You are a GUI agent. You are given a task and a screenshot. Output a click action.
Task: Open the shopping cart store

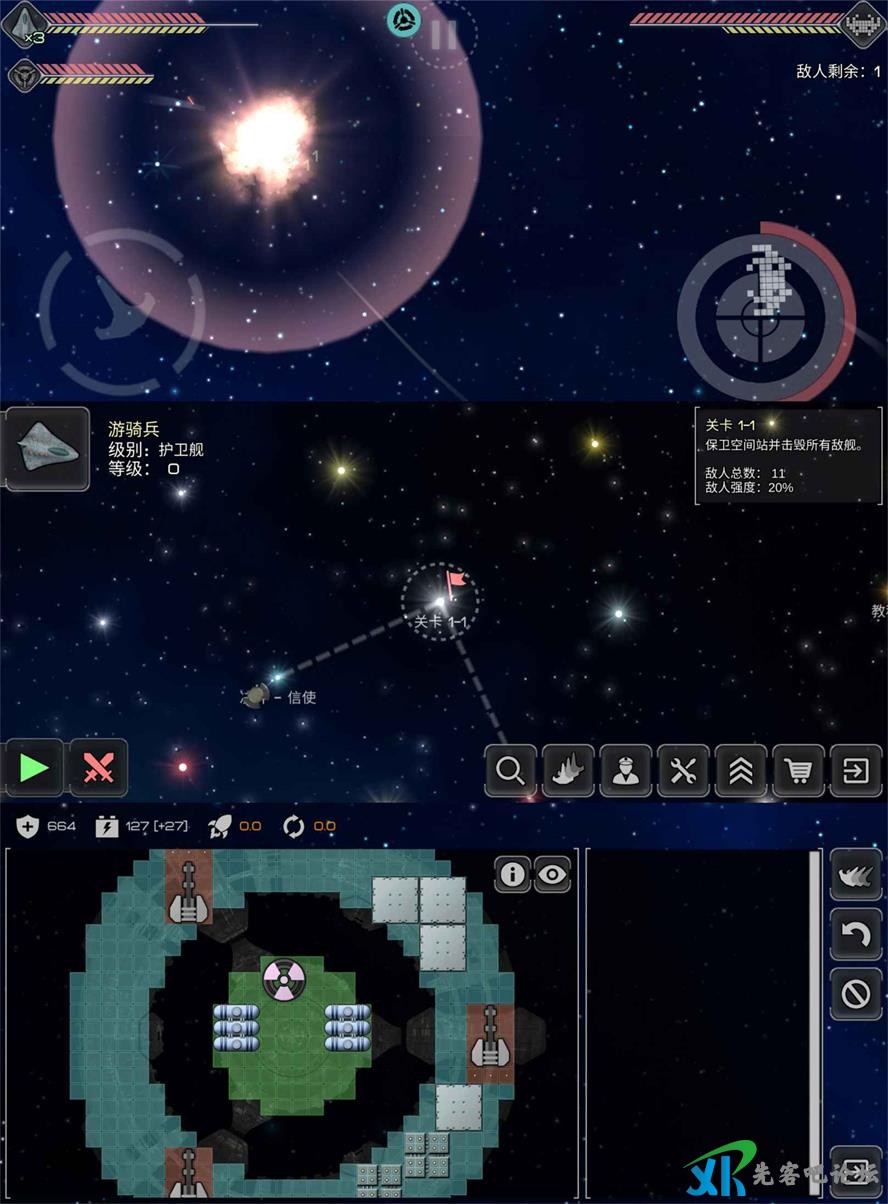click(x=798, y=771)
